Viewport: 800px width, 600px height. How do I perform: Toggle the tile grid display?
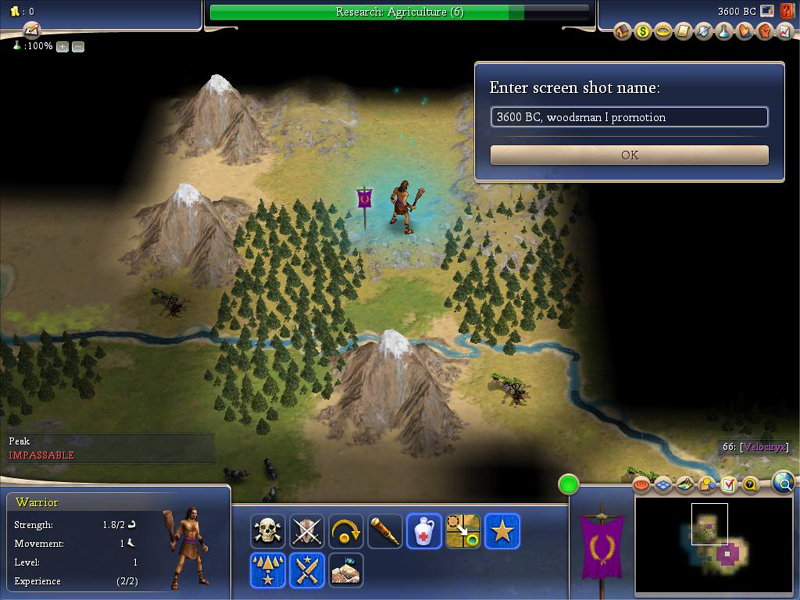point(665,485)
